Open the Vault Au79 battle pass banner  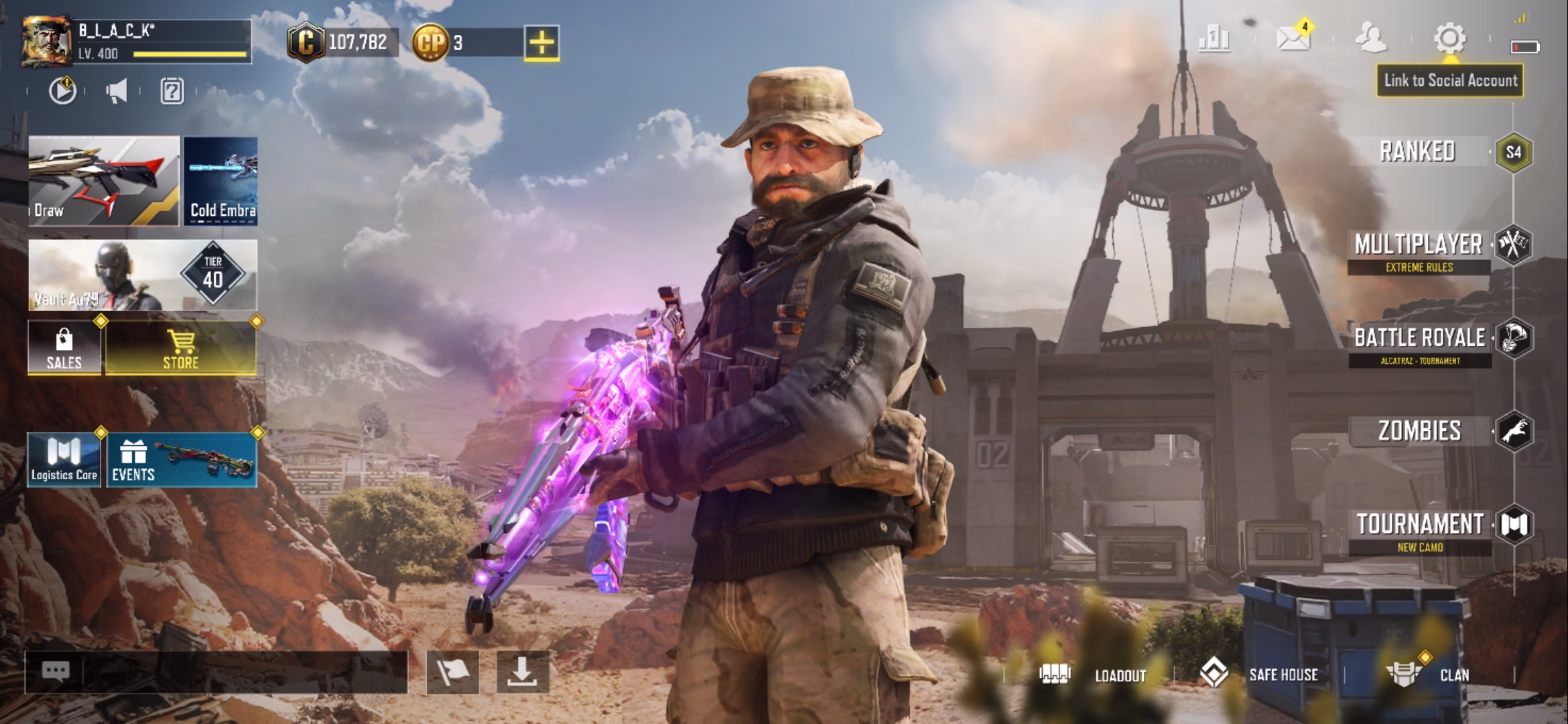click(x=142, y=275)
